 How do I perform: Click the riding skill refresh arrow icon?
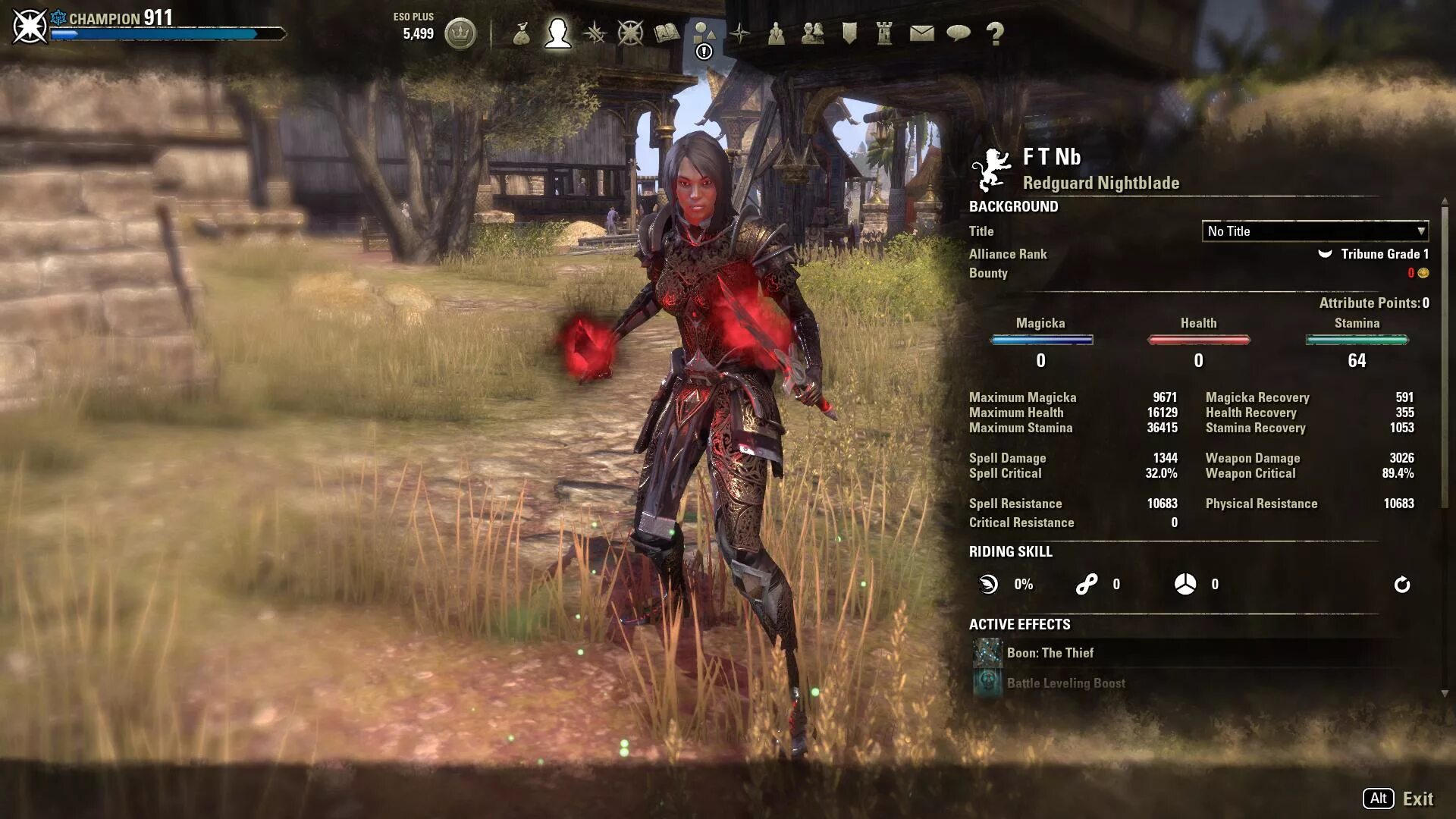[x=1402, y=585]
